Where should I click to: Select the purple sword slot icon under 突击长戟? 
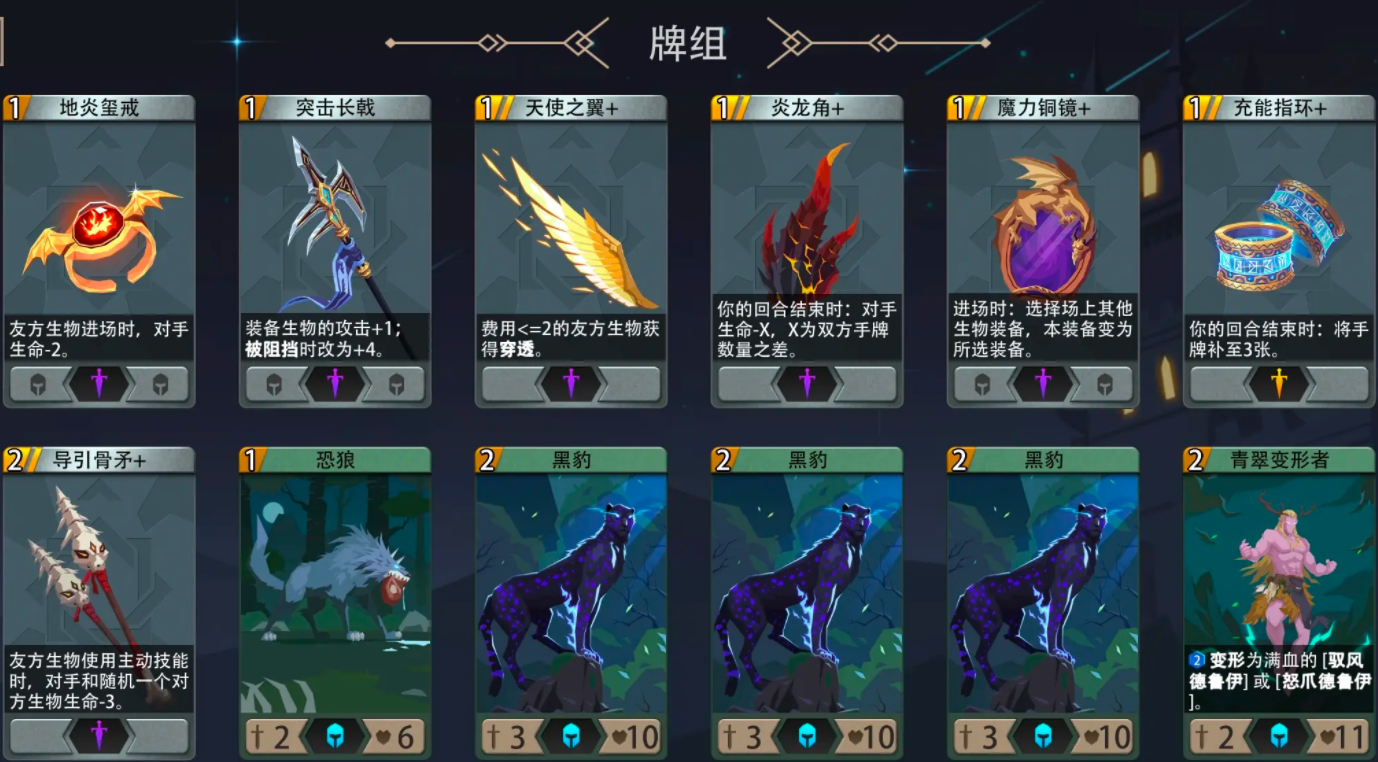[x=335, y=383]
